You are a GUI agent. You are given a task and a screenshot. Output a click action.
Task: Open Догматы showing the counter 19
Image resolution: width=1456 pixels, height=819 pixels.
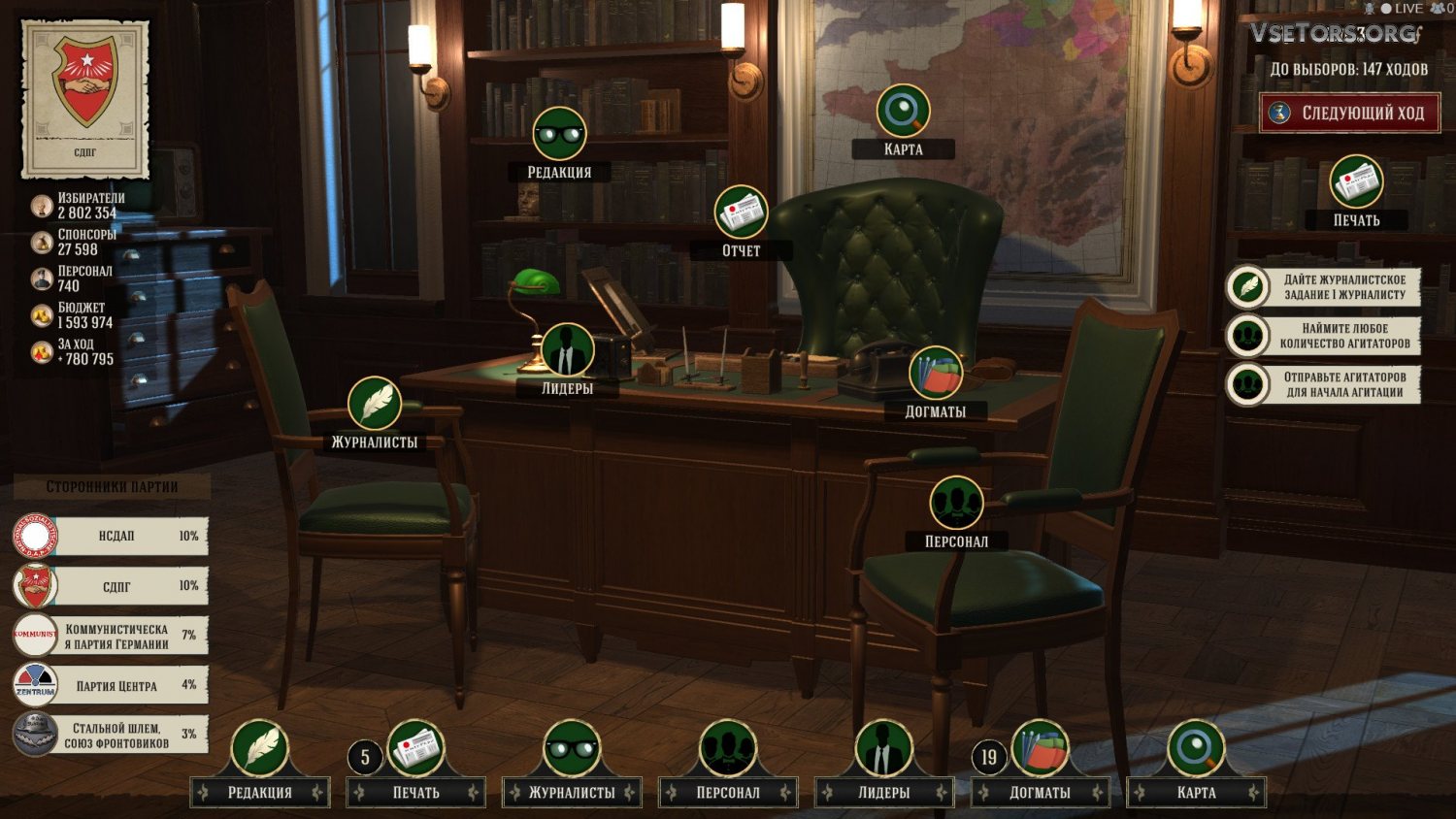point(1040,749)
